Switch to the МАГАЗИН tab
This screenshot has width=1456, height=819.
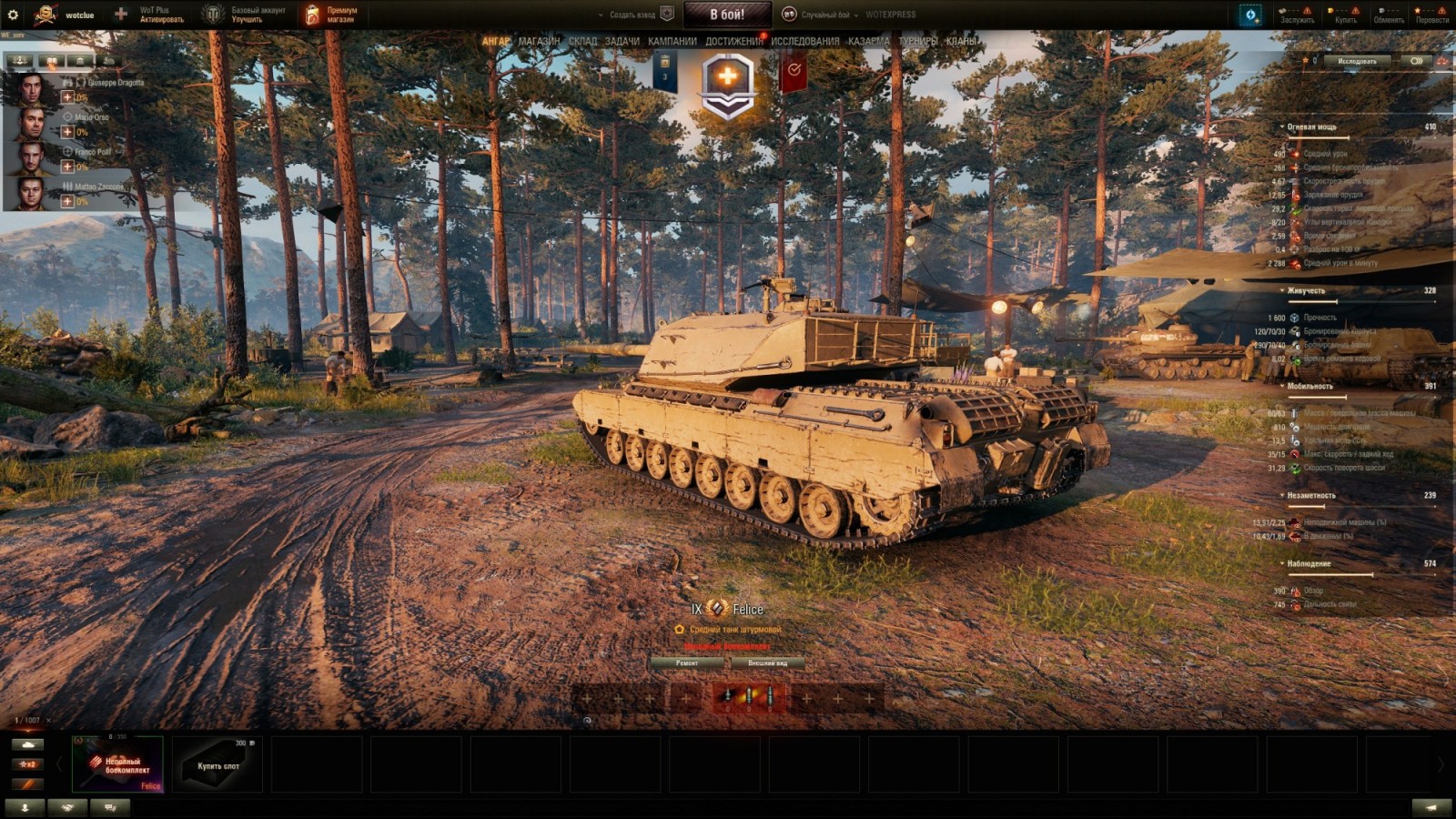[x=538, y=41]
